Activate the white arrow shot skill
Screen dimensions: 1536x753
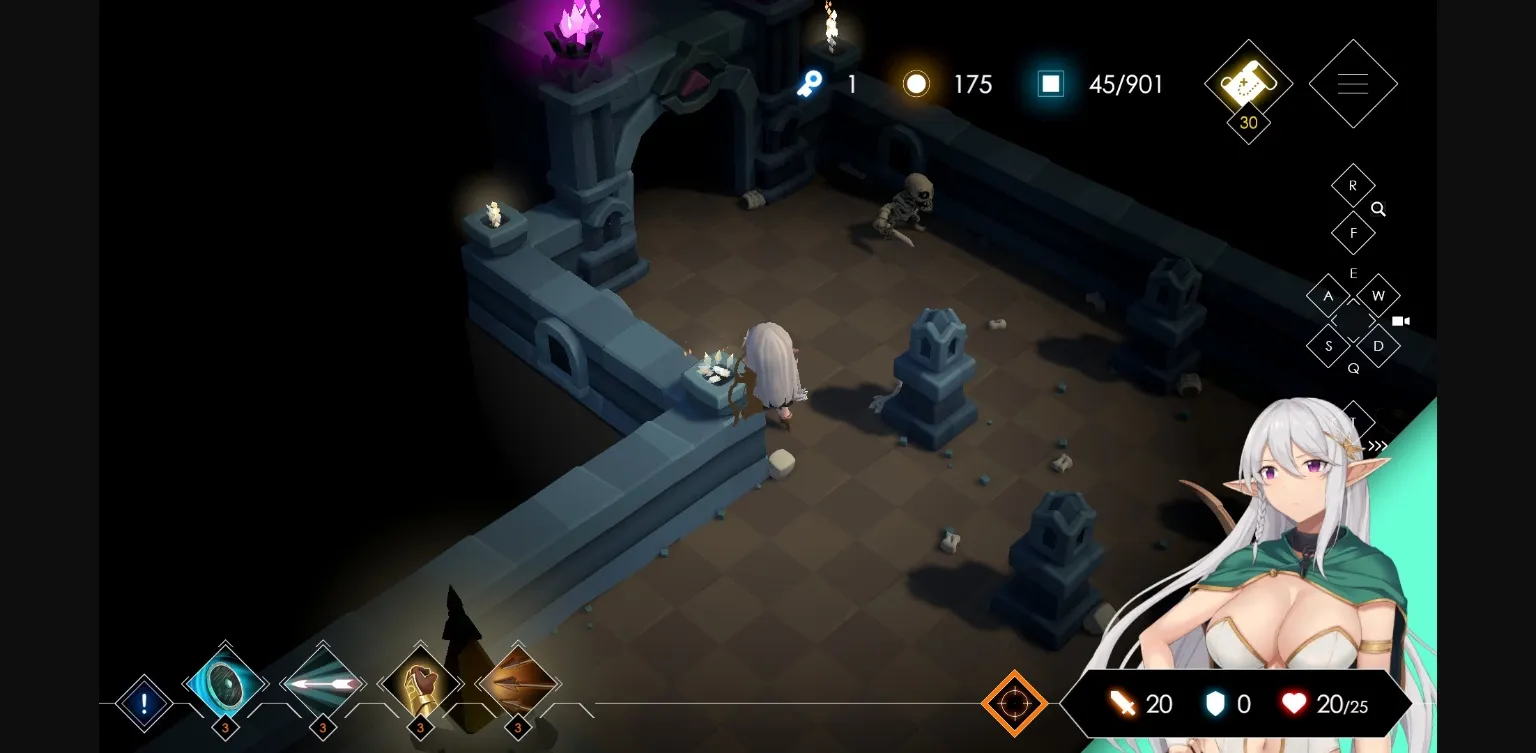[x=322, y=685]
